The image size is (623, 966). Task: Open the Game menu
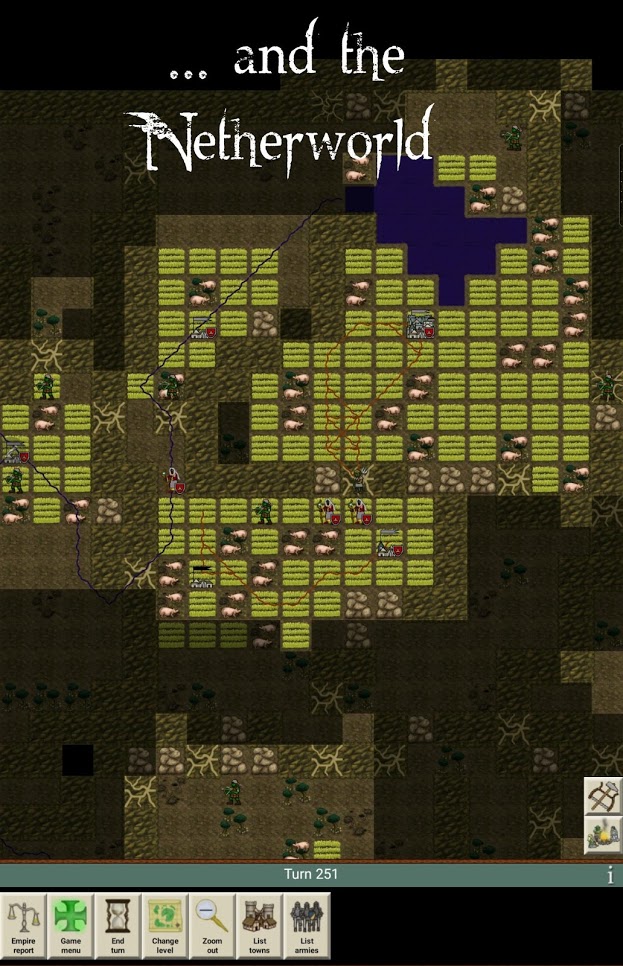pos(71,925)
